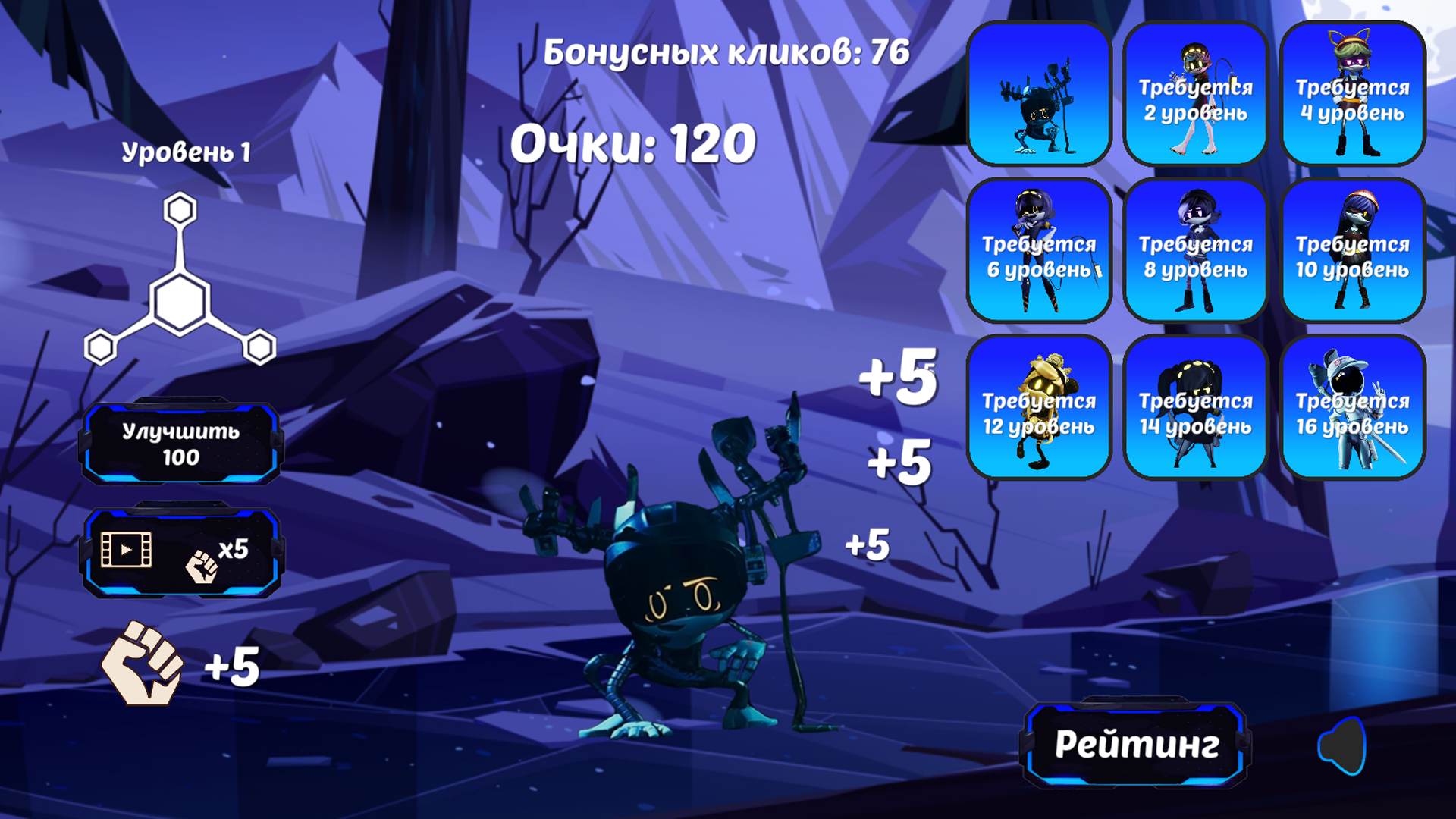Open the character requiring 14 уровень
This screenshot has width=1456, height=819.
coord(1195,406)
